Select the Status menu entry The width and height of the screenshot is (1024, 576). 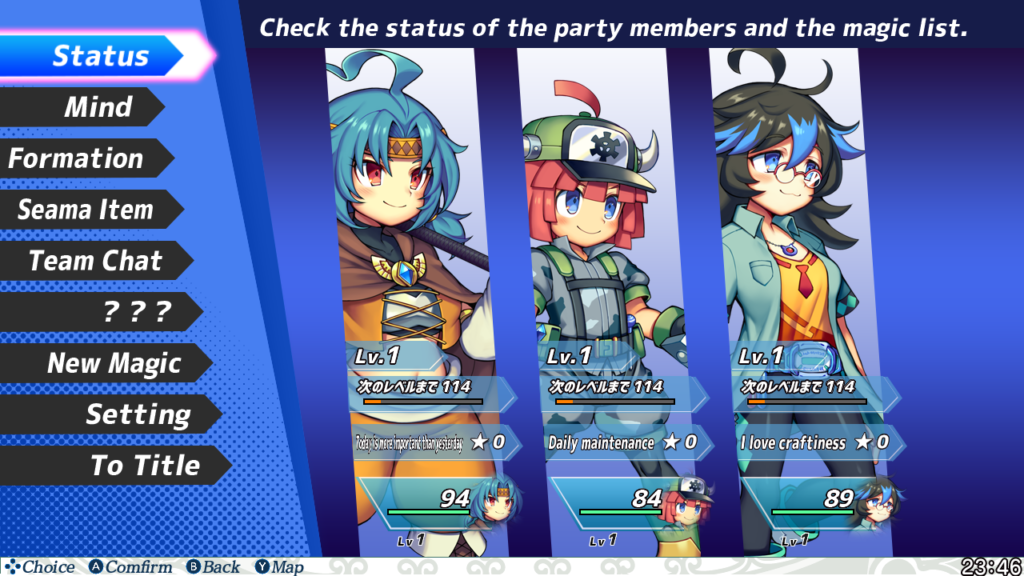(x=100, y=56)
